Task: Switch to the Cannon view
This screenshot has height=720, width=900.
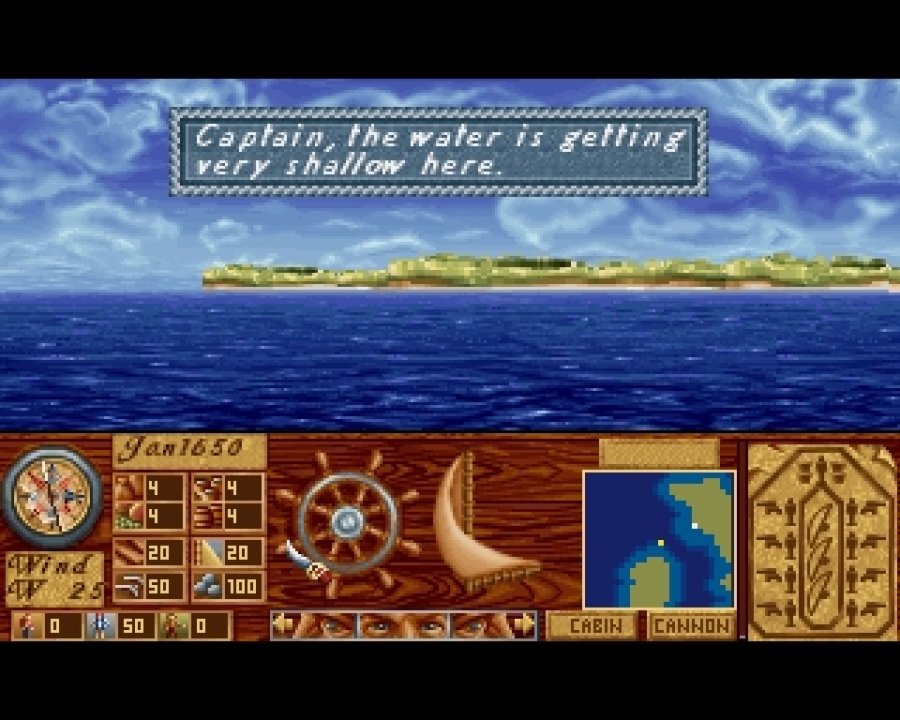Action: [x=690, y=627]
